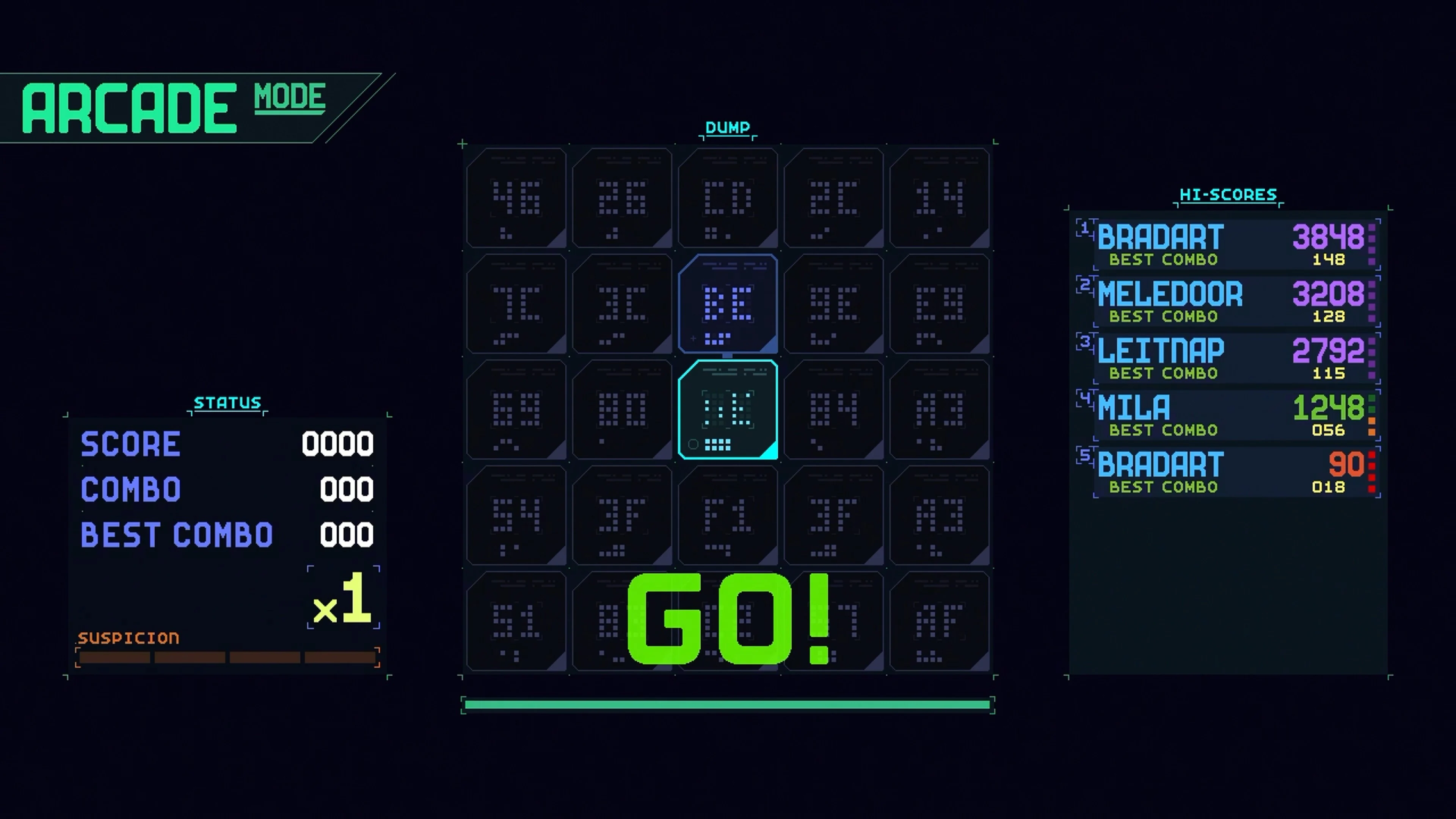1456x819 pixels.
Task: Open the HI-SCORES panel header
Action: (x=1228, y=195)
